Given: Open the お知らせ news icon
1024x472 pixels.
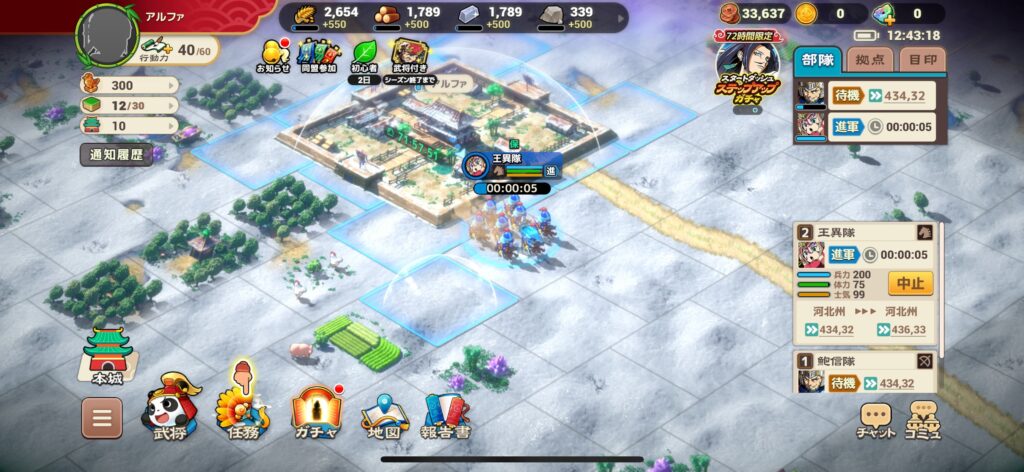Looking at the screenshot, I should tap(275, 58).
